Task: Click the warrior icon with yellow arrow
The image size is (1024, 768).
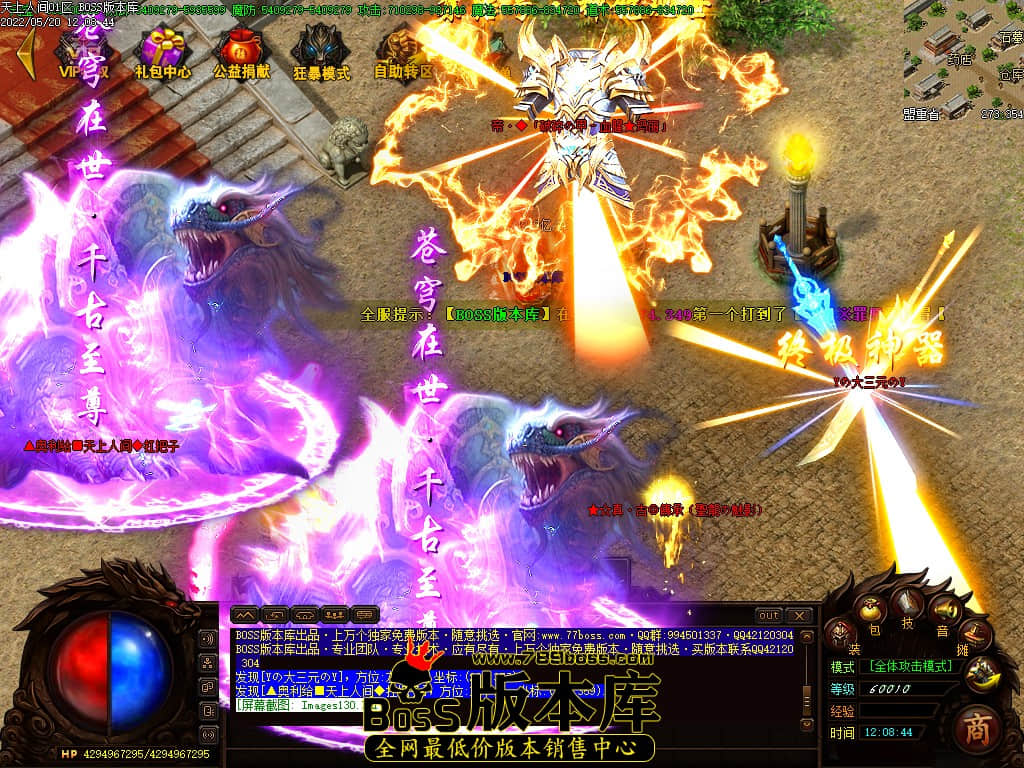Action: (982, 671)
